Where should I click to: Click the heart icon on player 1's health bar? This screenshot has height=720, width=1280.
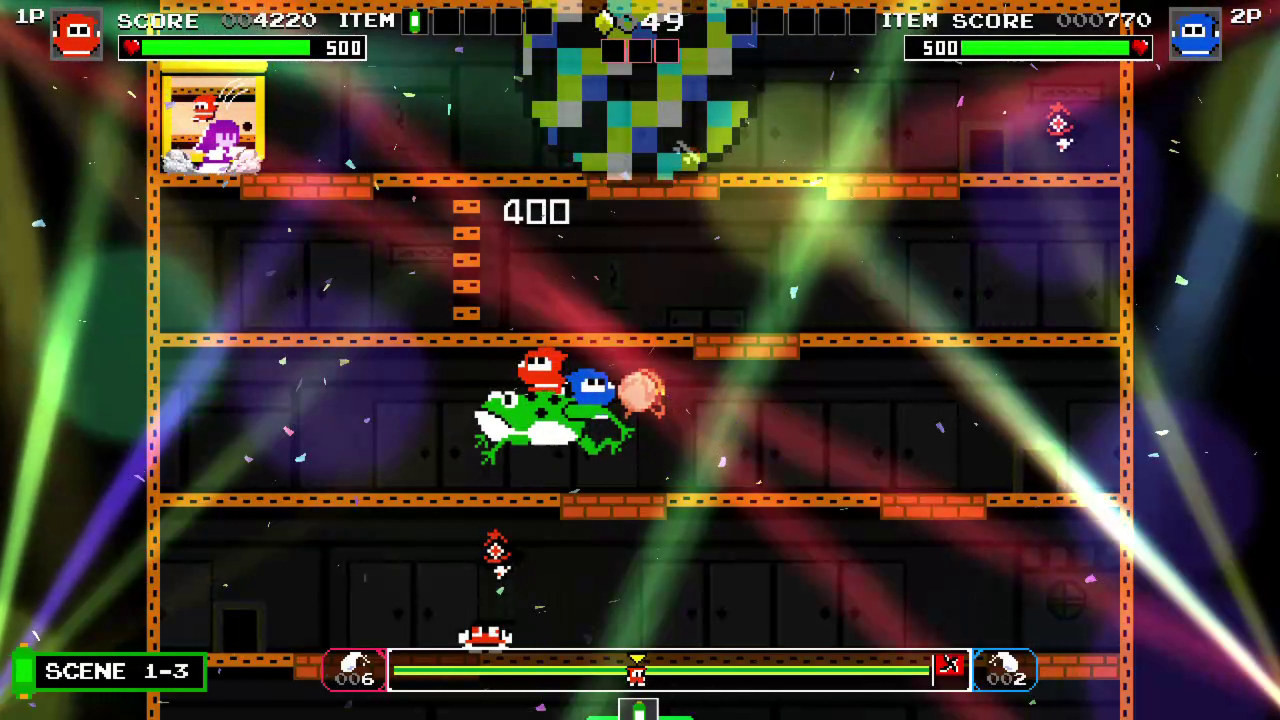click(x=131, y=46)
